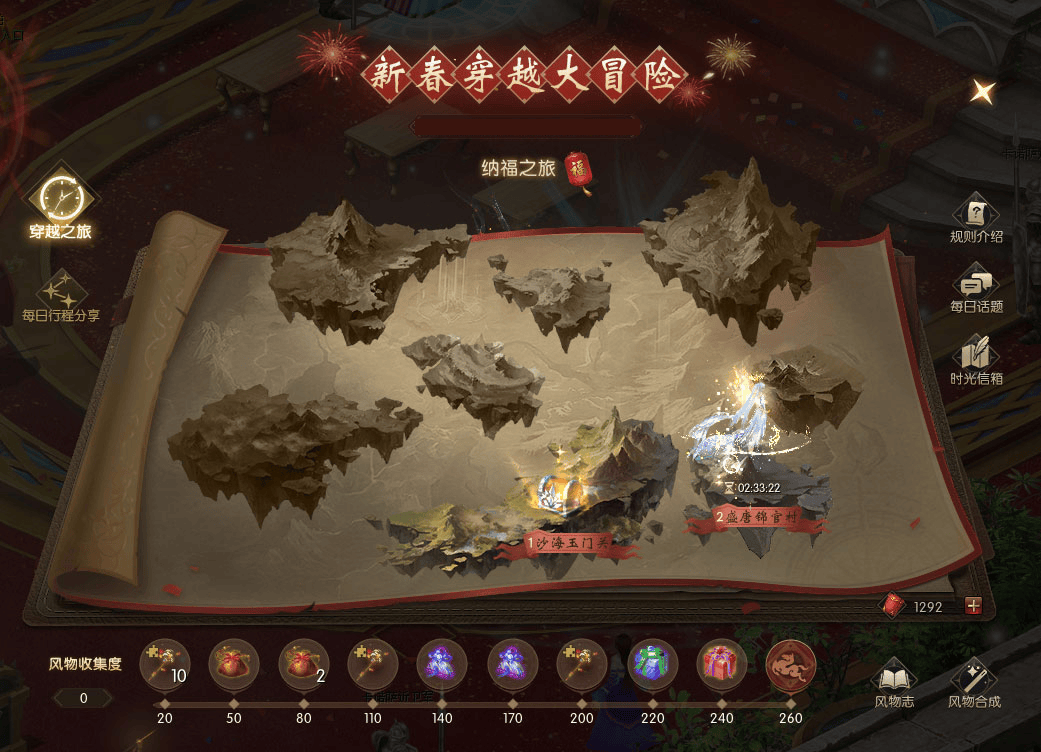
Task: Claim the 260-point final red emblem reward
Action: pos(790,663)
